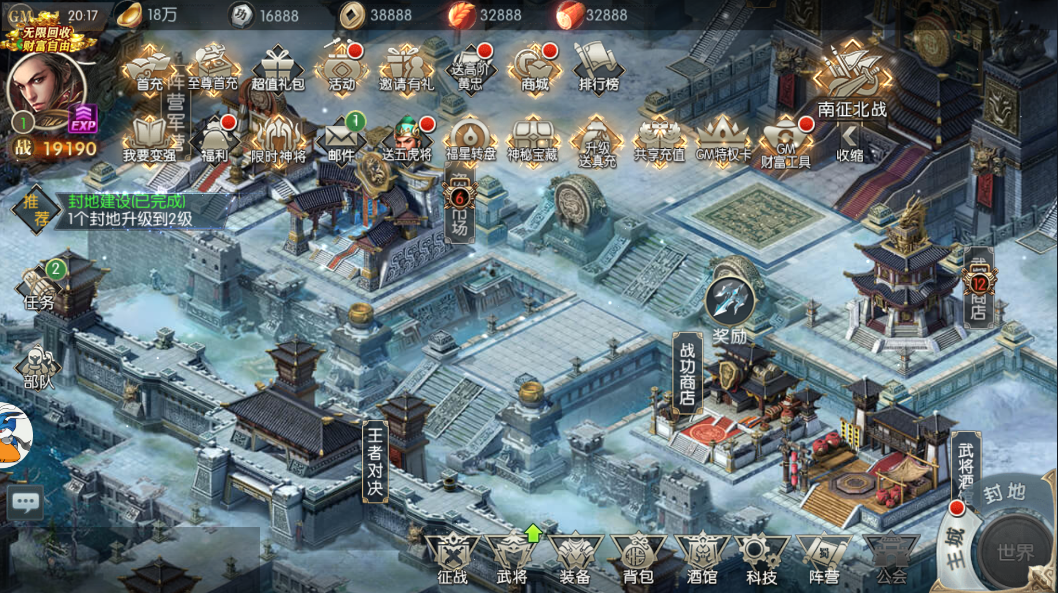Open the 首充 first-recharge offer
Viewport: 1058px width, 593px height.
point(150,68)
